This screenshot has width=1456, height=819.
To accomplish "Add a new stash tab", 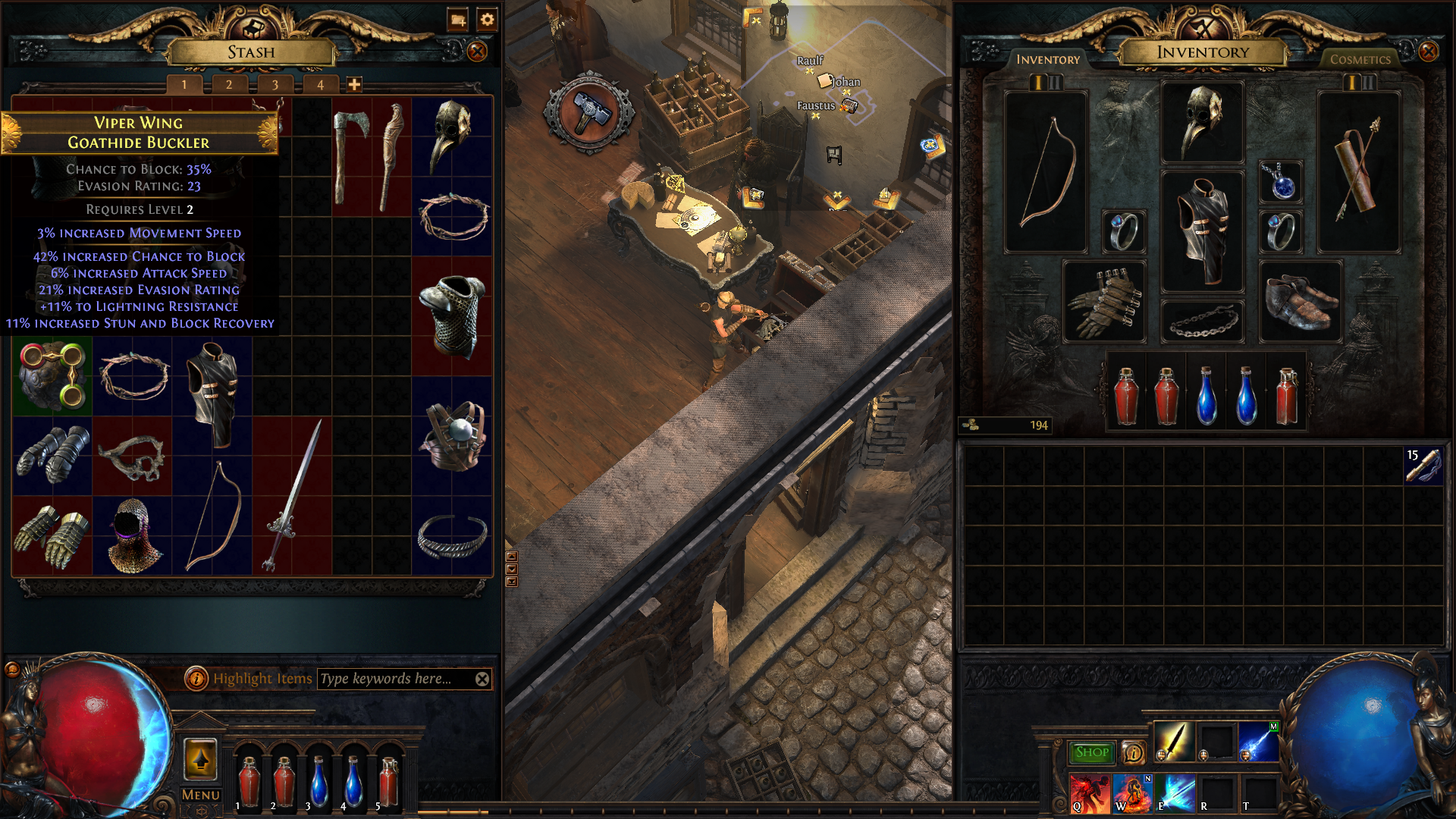I will coord(354,85).
